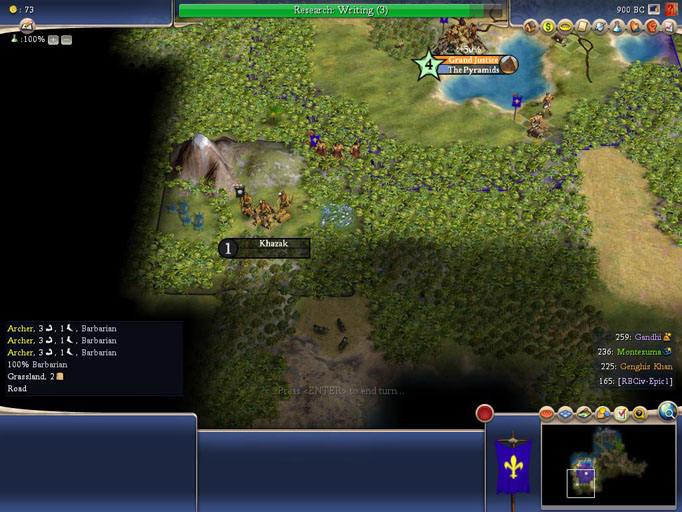The height and width of the screenshot is (512, 682).
Task: Click the Research: Writing progress bar
Action: (340, 10)
